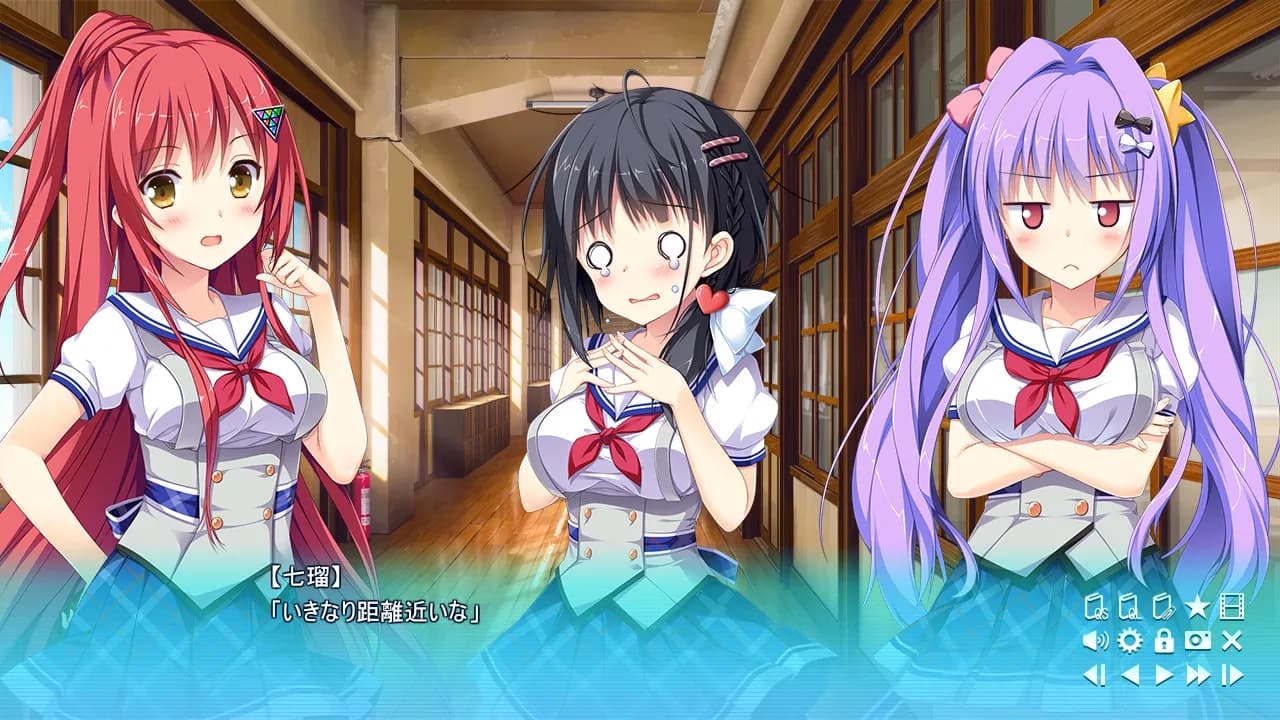Close the menu with the X icon
Viewport: 1280px width, 720px height.
(x=1230, y=640)
